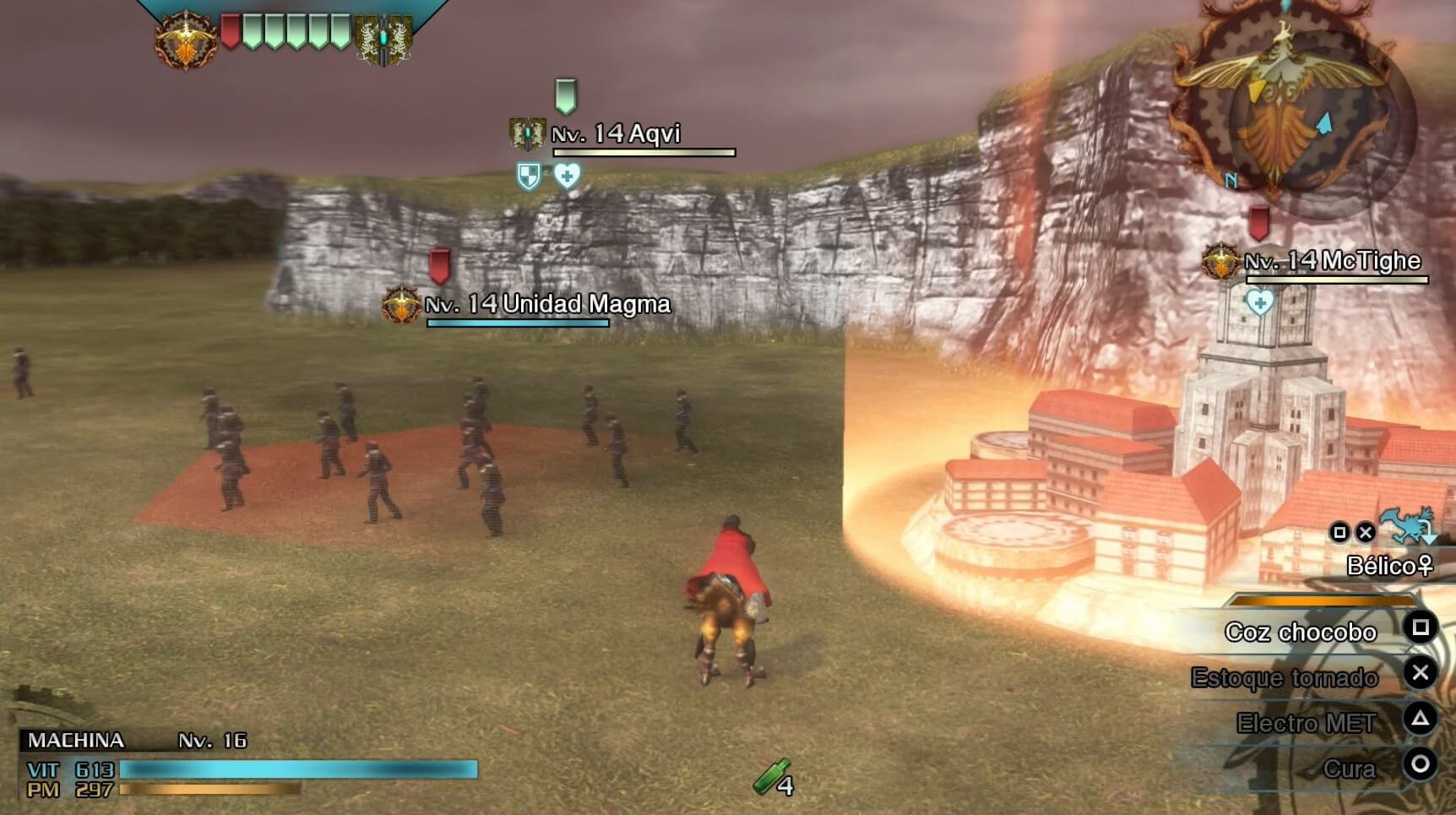Select Estoque tornado from the command menu
This screenshot has width=1456, height=815.
1284,678
